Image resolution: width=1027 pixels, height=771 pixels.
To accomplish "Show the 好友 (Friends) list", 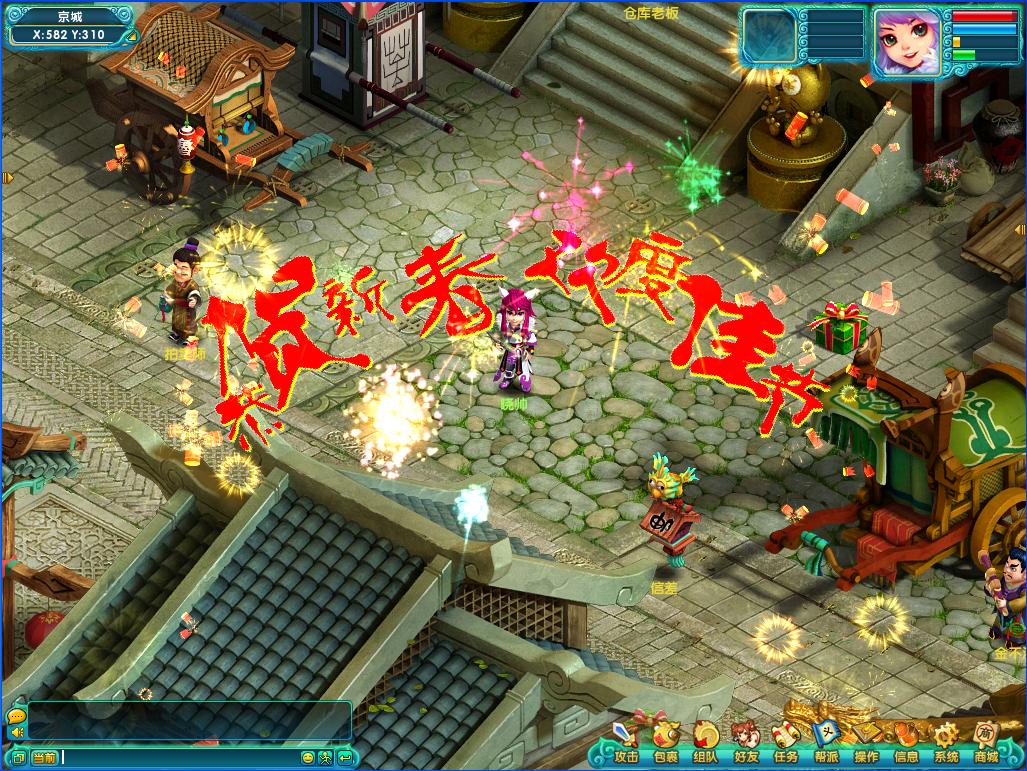I will (746, 742).
